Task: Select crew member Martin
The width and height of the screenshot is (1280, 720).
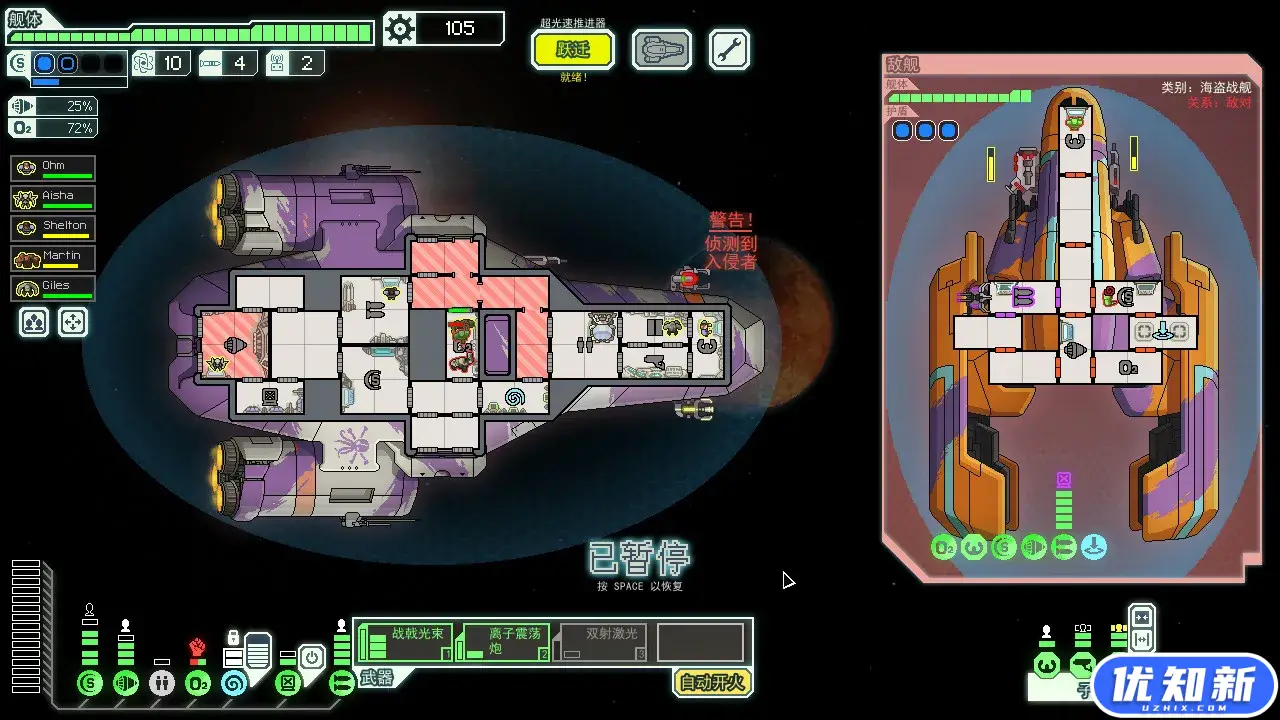Action: tap(54, 258)
